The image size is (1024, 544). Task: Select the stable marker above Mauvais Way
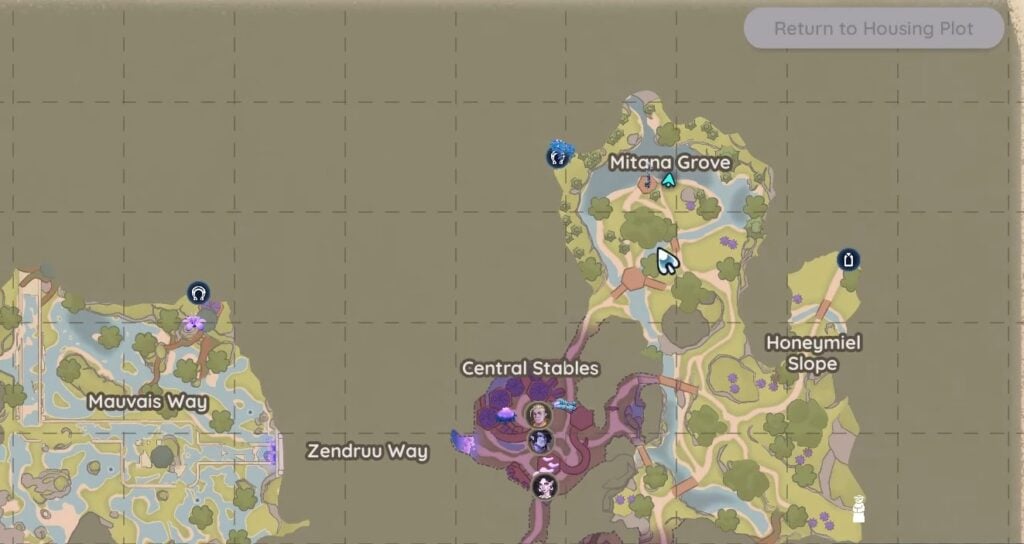[x=198, y=293]
